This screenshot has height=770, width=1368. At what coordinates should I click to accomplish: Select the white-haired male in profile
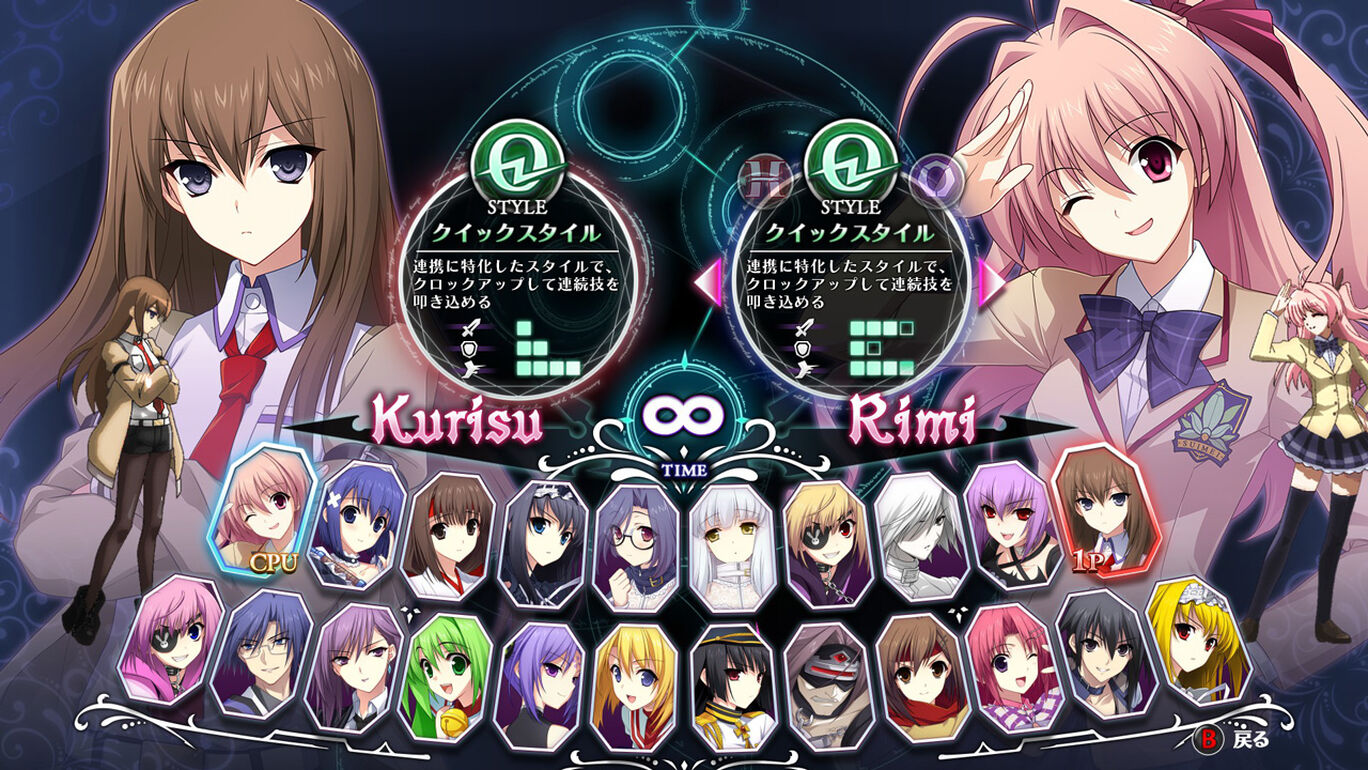[x=919, y=535]
